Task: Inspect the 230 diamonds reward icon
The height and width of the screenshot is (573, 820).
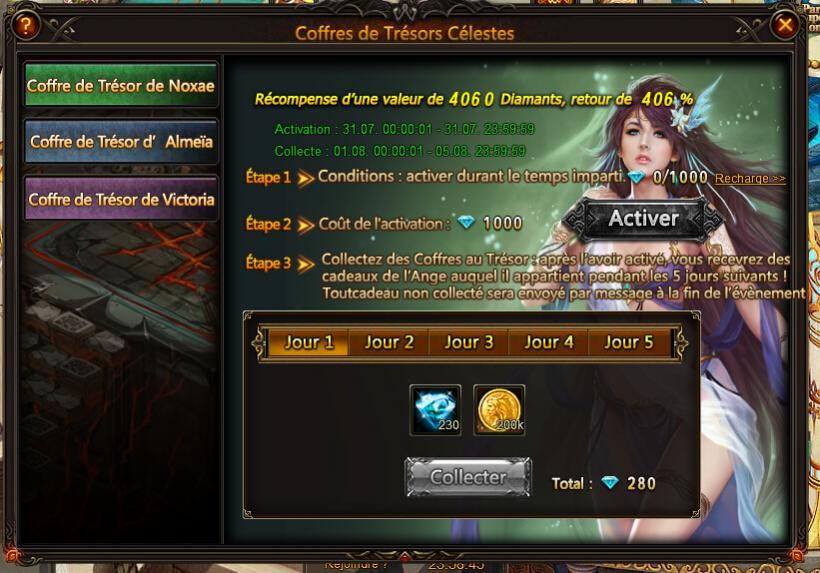Action: click(436, 410)
